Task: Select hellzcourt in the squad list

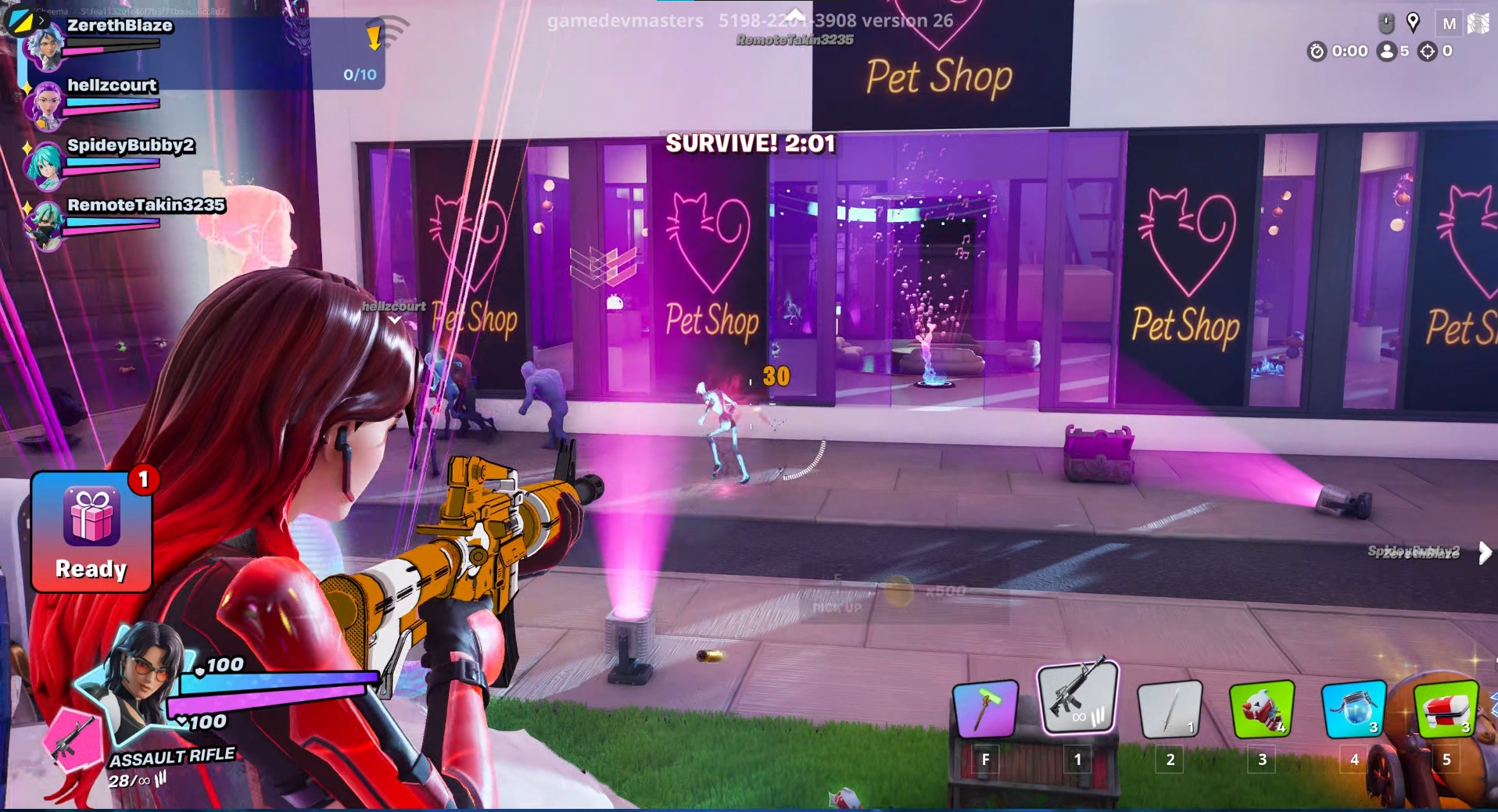Action: [111, 86]
